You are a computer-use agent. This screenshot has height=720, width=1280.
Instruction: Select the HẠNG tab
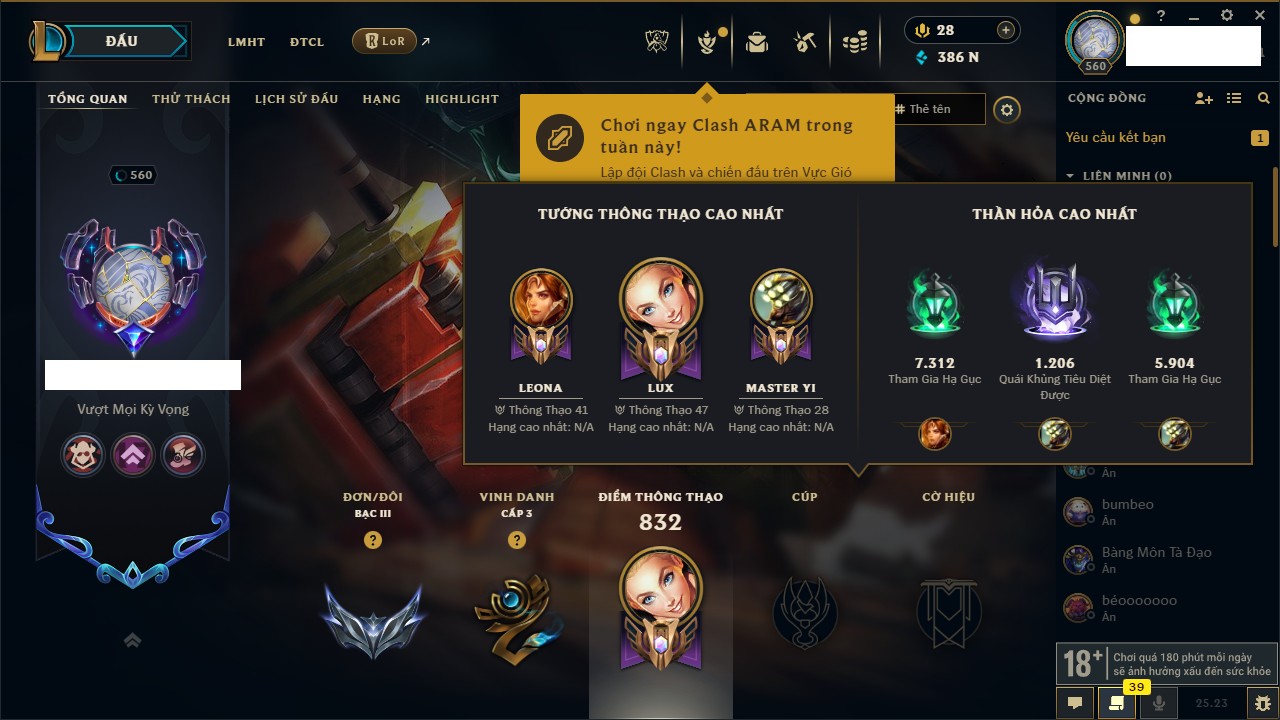tap(381, 99)
